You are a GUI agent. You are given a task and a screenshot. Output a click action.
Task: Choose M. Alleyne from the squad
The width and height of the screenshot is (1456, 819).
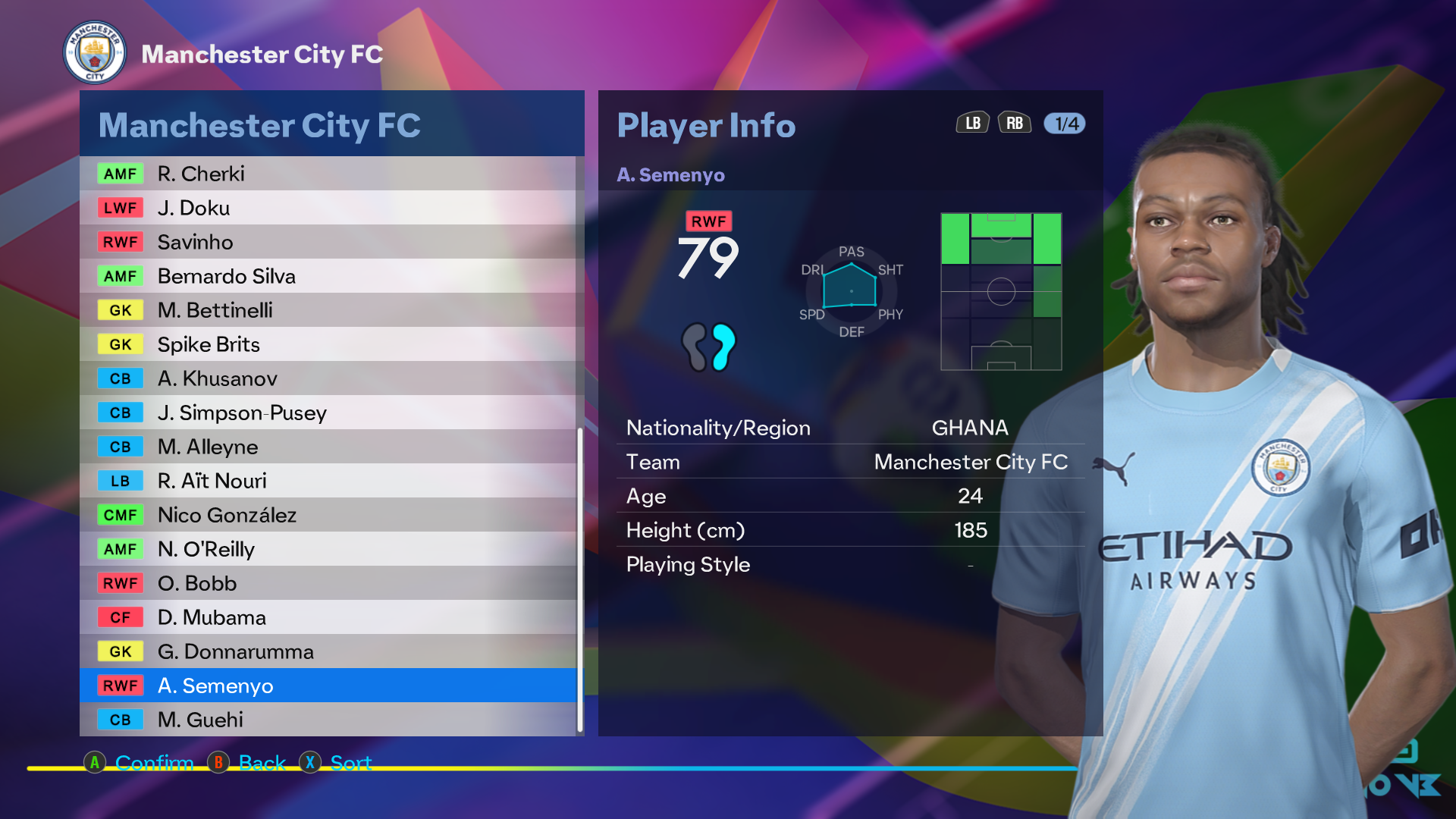tap(328, 447)
